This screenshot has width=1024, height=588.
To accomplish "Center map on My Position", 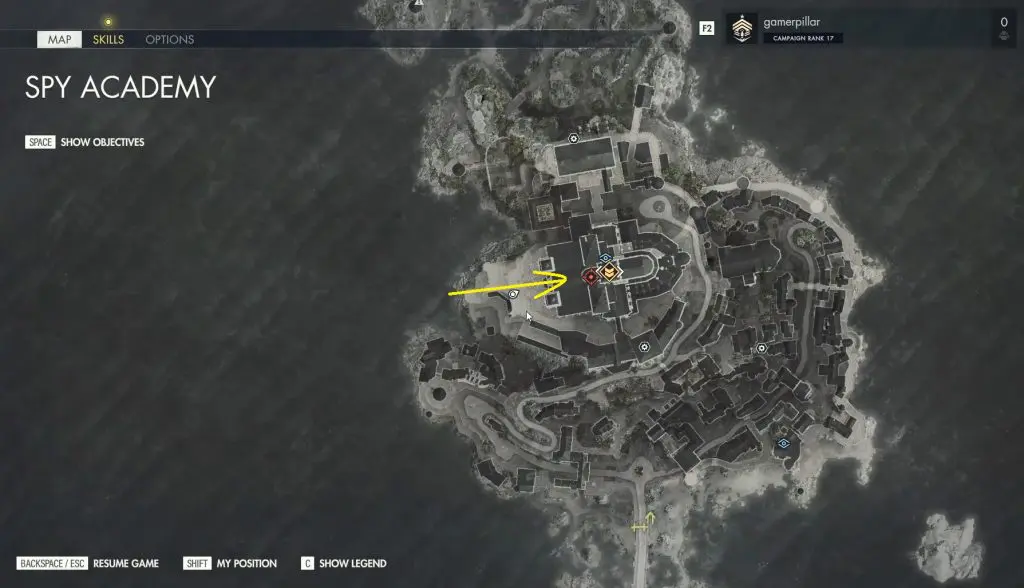I will point(231,563).
